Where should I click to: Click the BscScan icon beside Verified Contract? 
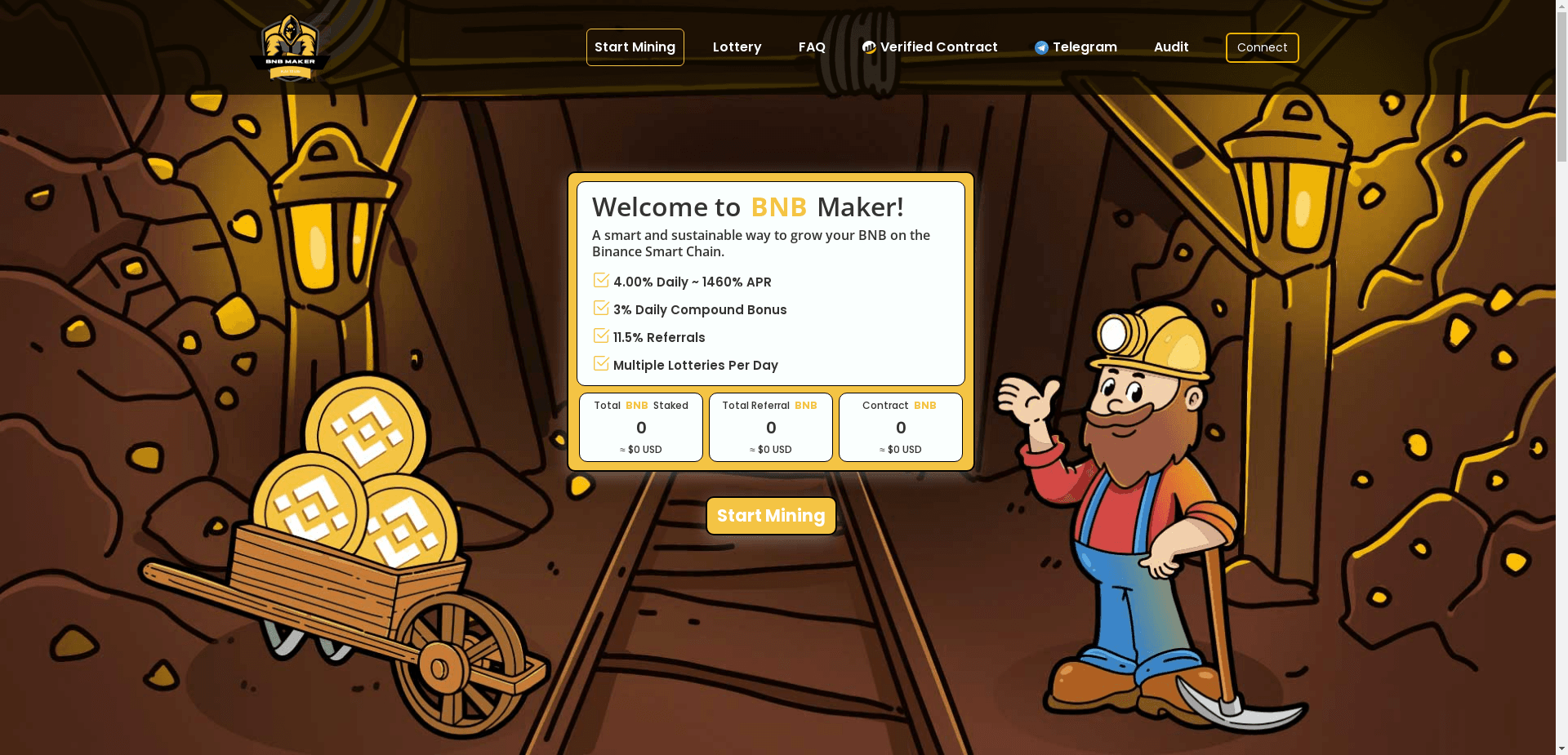[x=868, y=47]
